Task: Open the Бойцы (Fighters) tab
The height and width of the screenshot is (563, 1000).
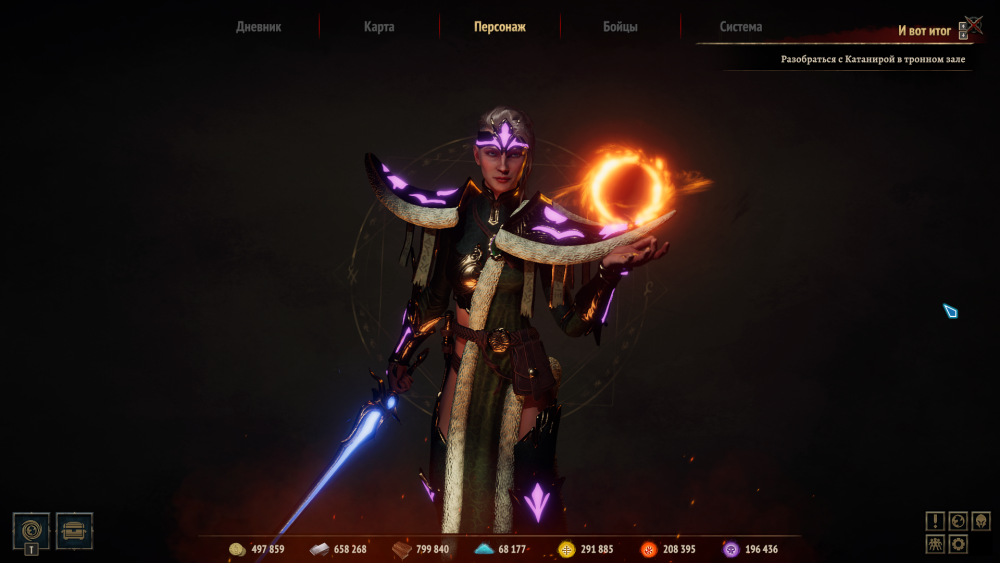Action: [x=620, y=27]
